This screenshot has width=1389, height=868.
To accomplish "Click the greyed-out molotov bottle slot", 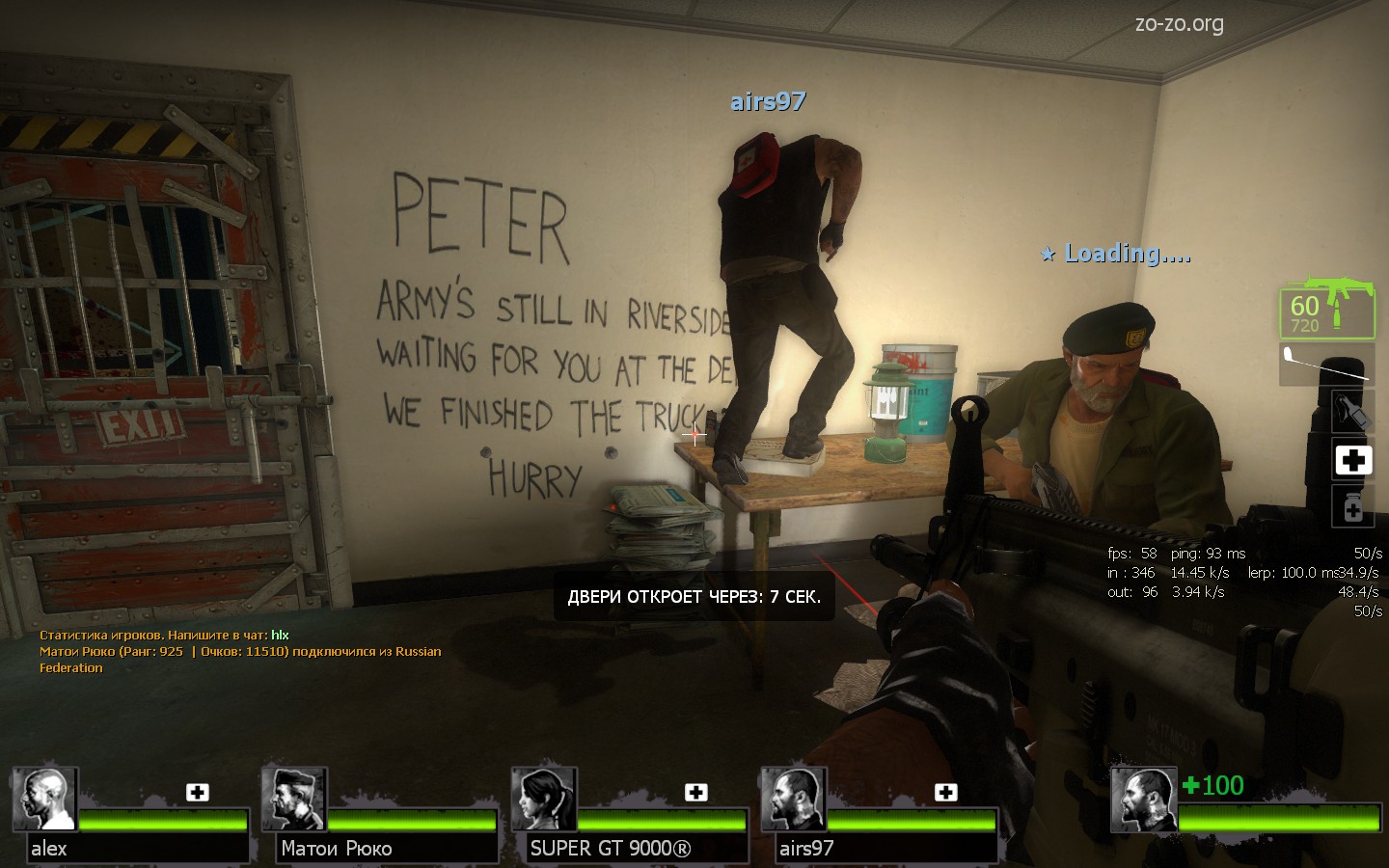I will click(x=1352, y=413).
